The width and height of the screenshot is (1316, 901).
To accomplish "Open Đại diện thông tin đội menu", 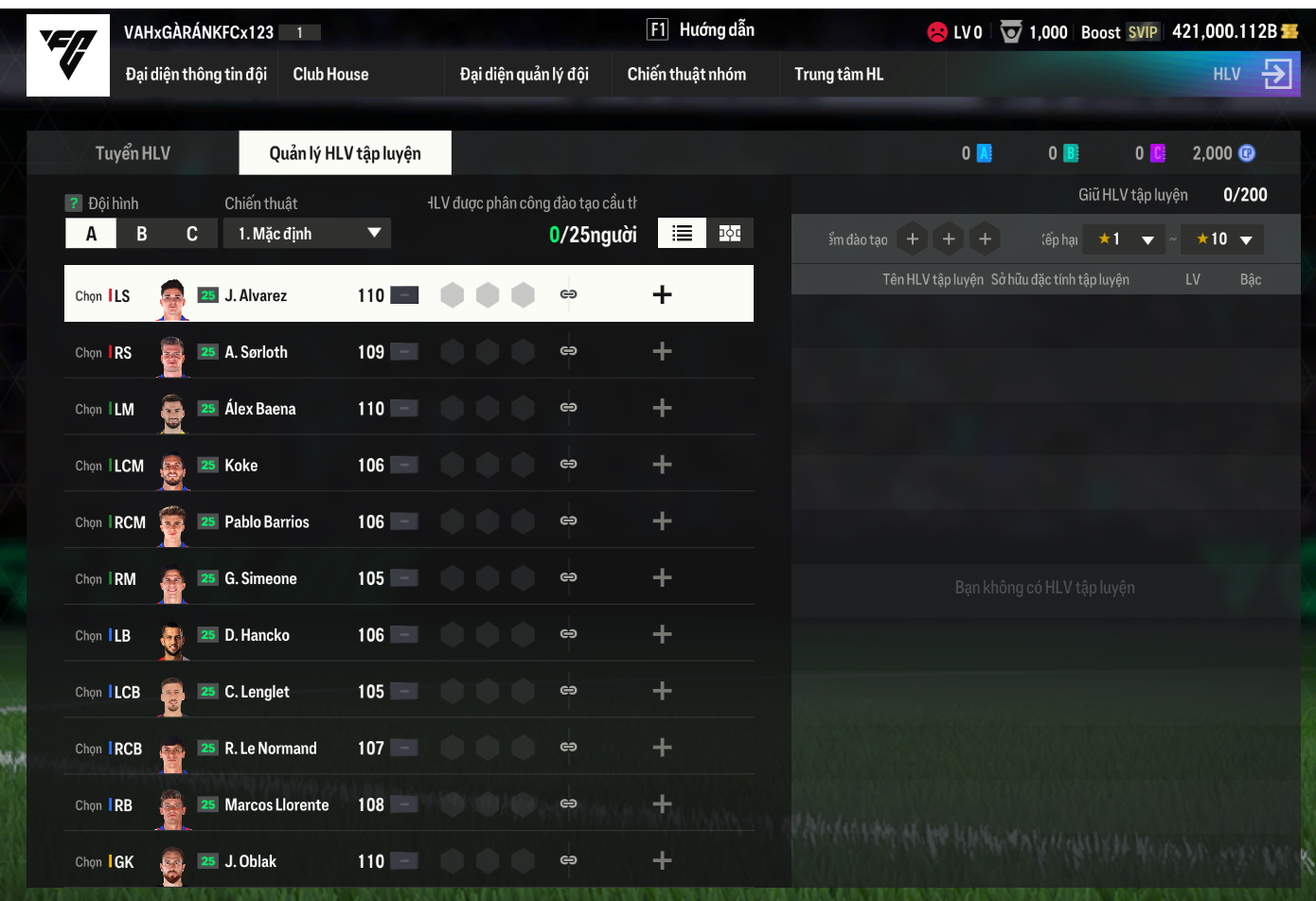I will coord(196,74).
